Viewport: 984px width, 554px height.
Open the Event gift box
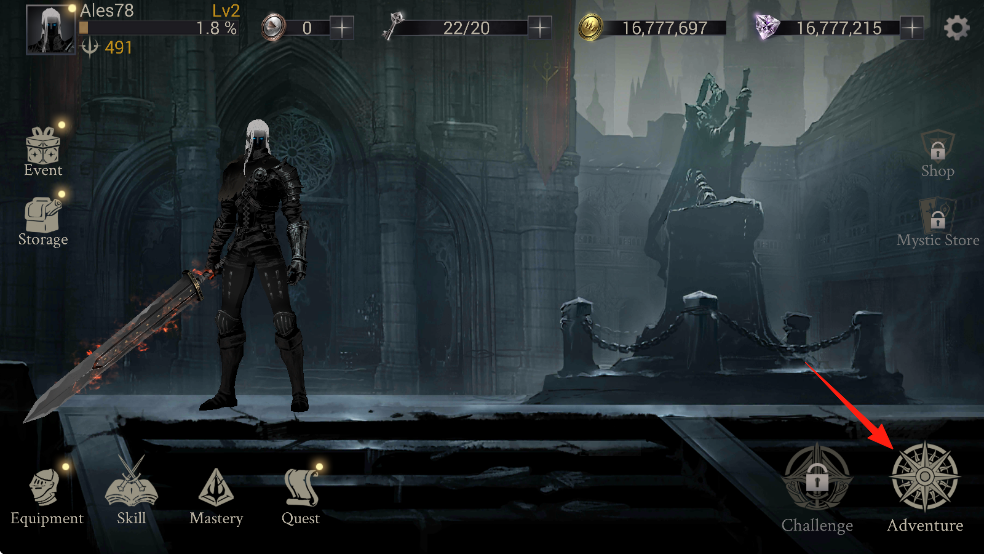(43, 147)
